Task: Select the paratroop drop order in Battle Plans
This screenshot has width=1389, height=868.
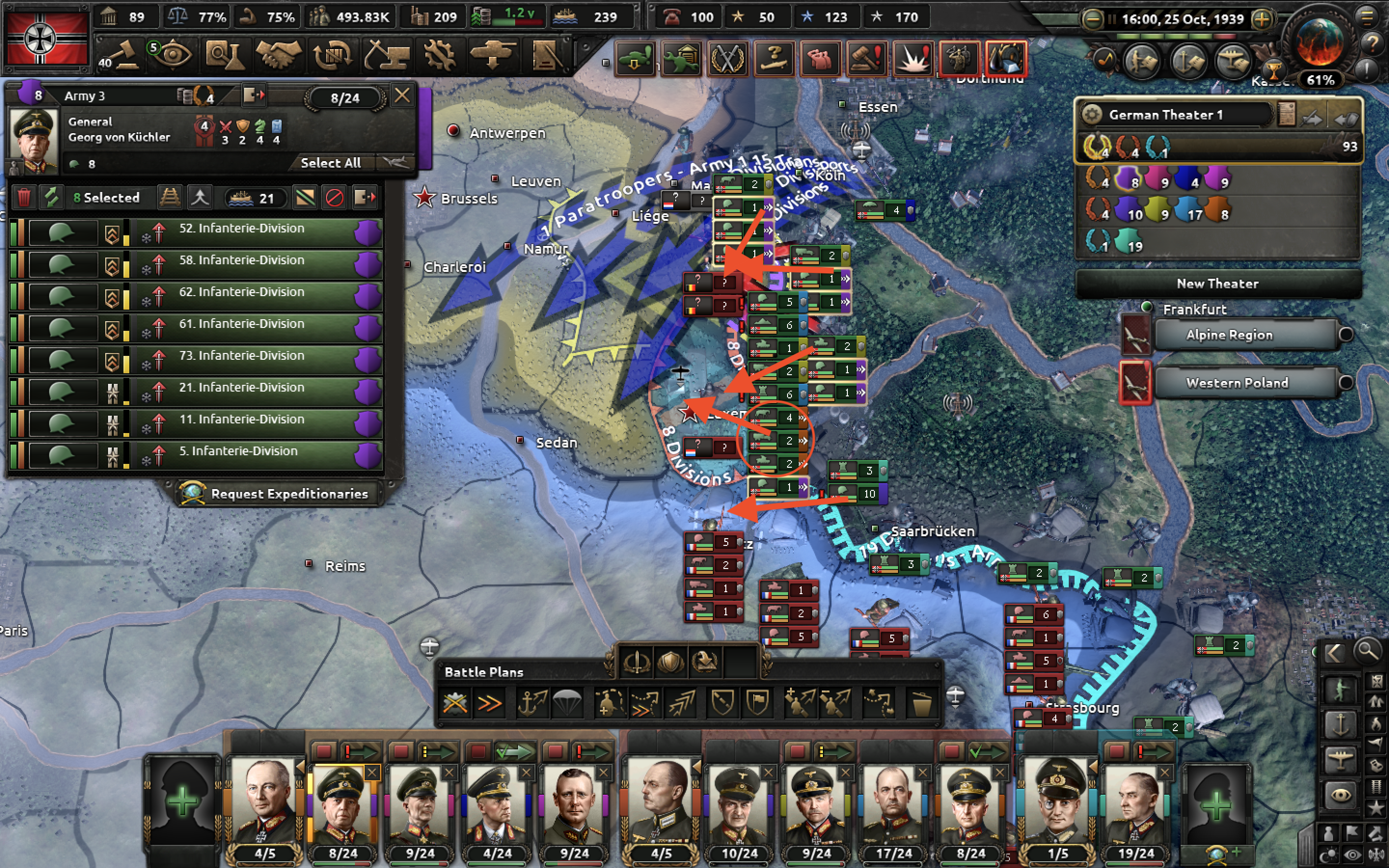Action: click(x=567, y=702)
